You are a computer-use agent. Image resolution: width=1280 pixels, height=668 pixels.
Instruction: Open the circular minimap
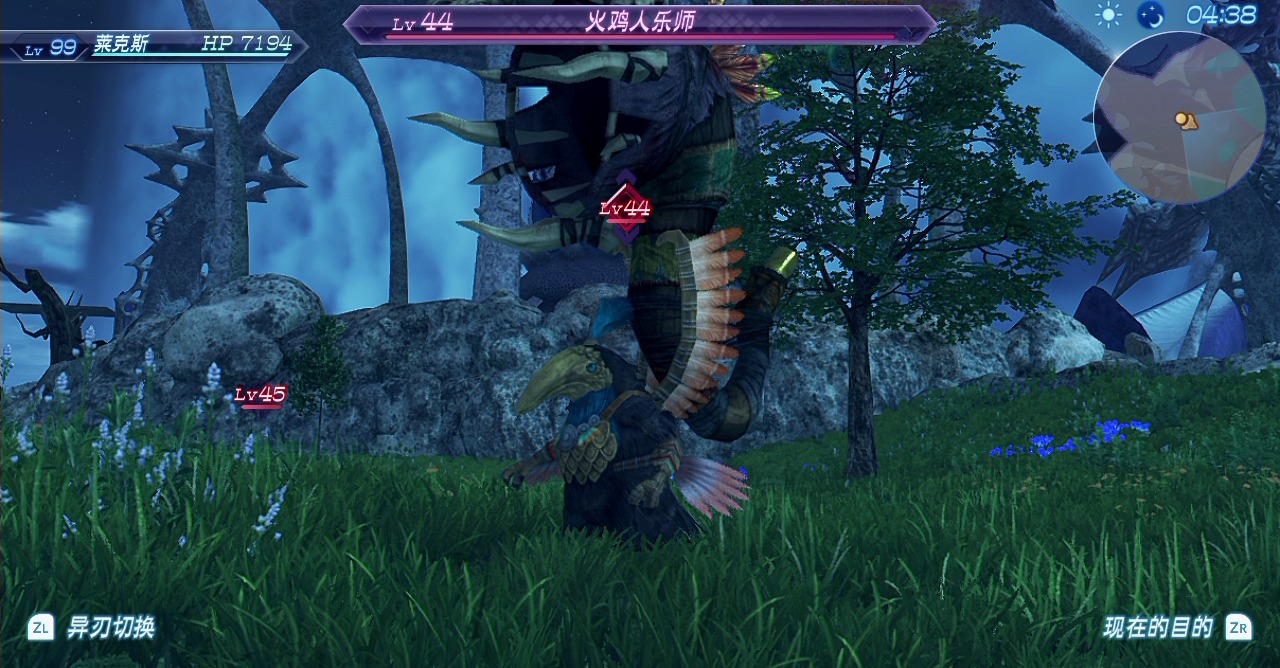1179,118
